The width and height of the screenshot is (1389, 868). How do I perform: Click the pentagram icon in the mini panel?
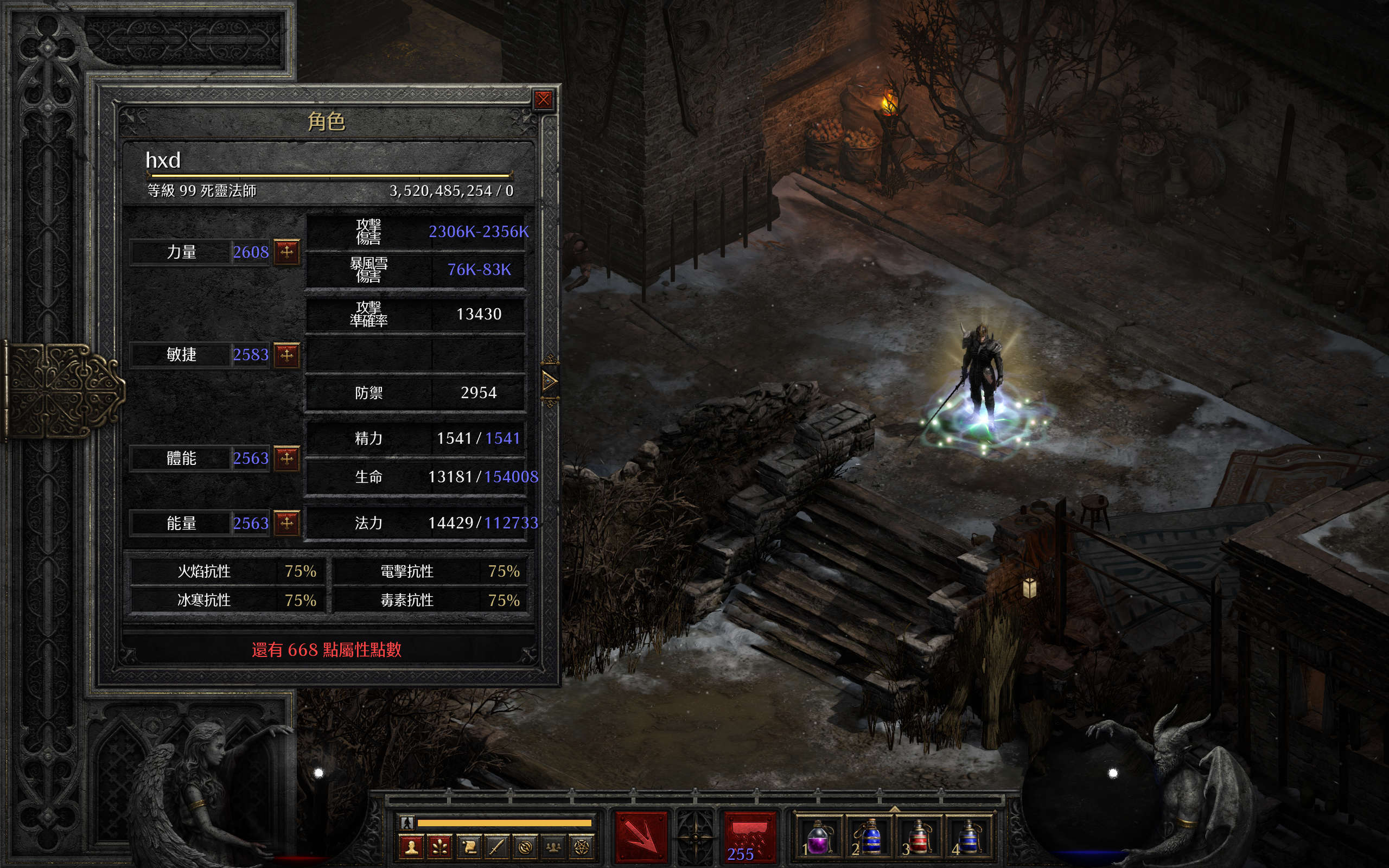pyautogui.click(x=582, y=847)
